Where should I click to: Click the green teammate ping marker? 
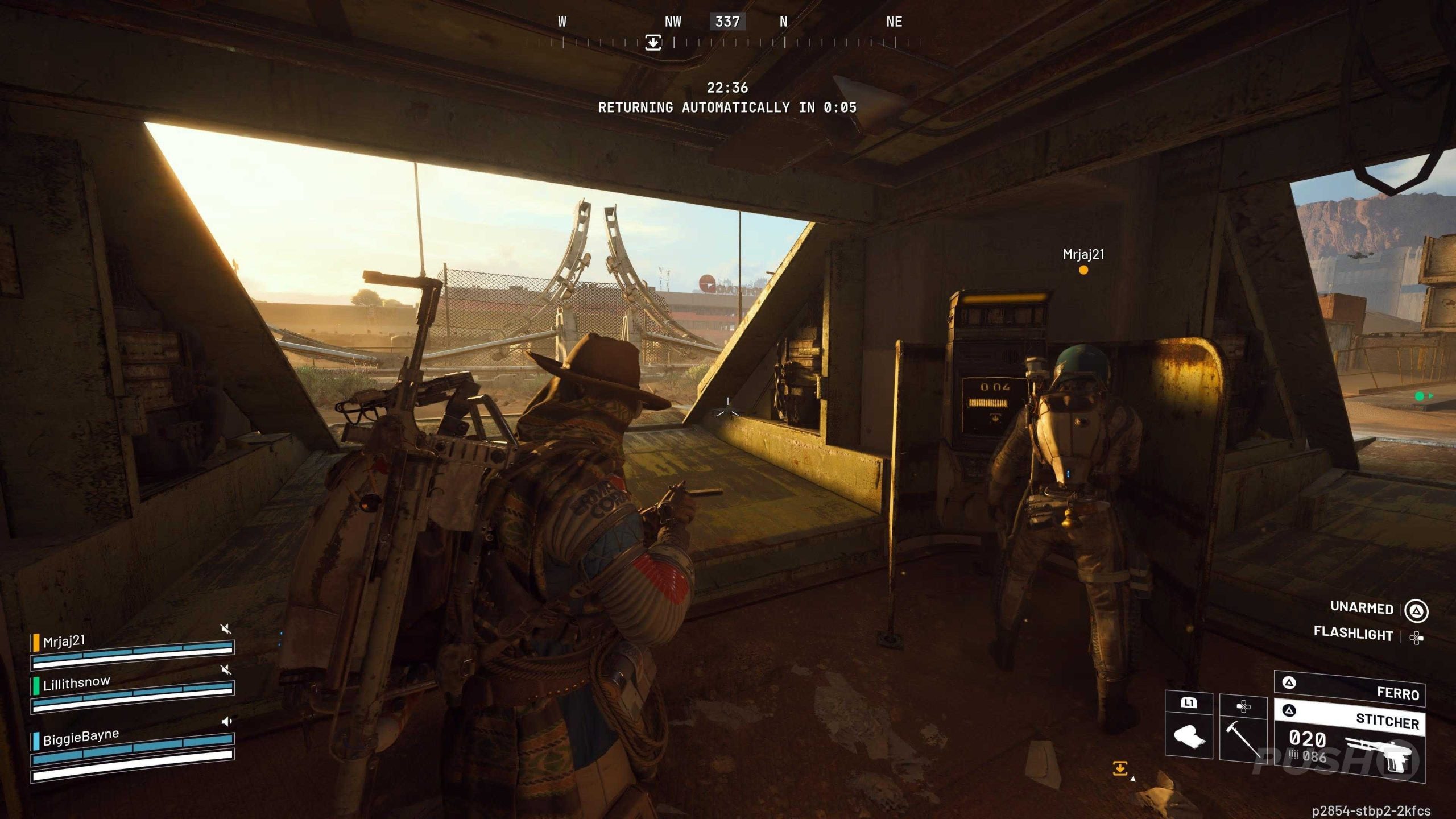click(1420, 396)
